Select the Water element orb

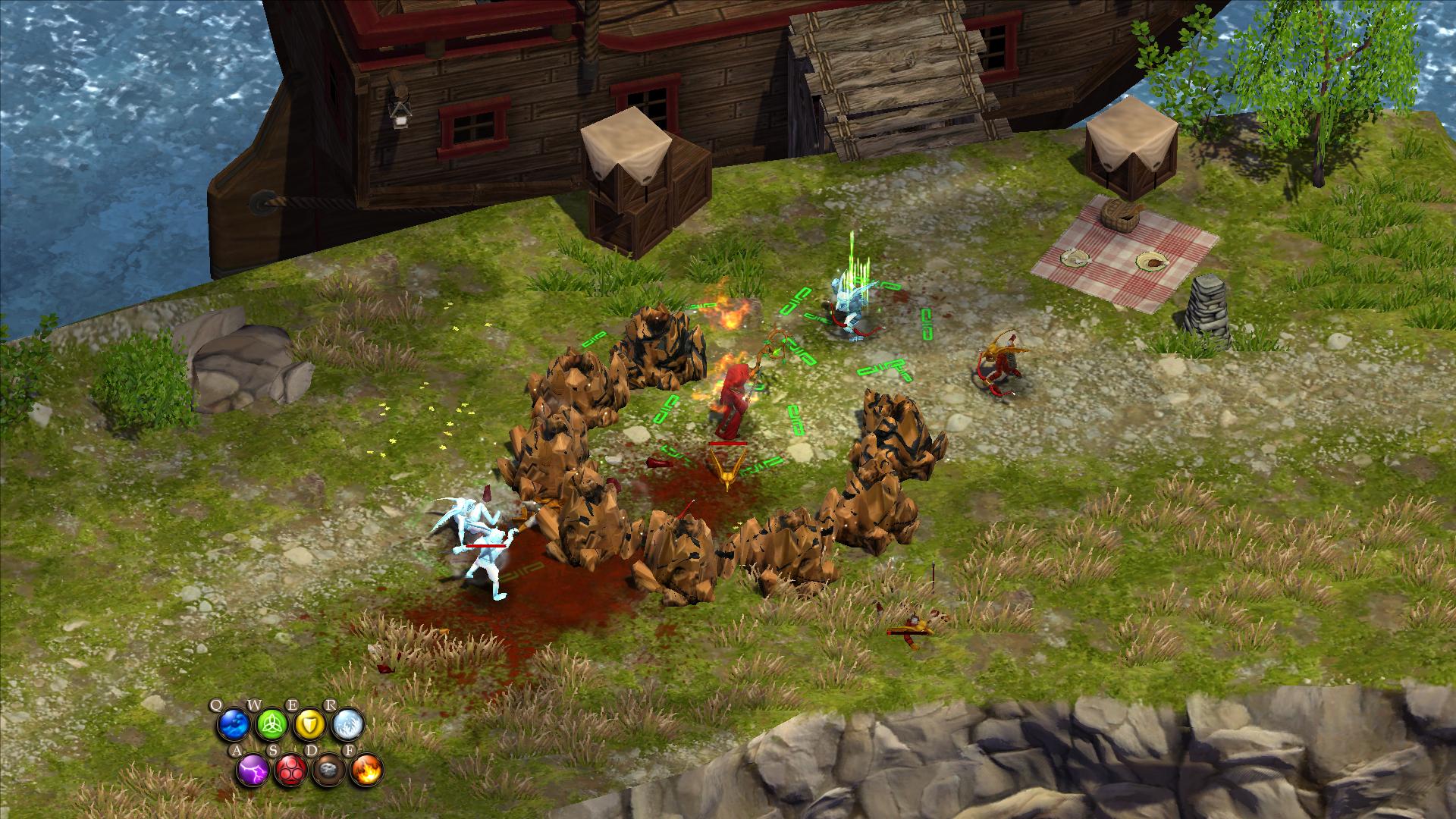[234, 723]
